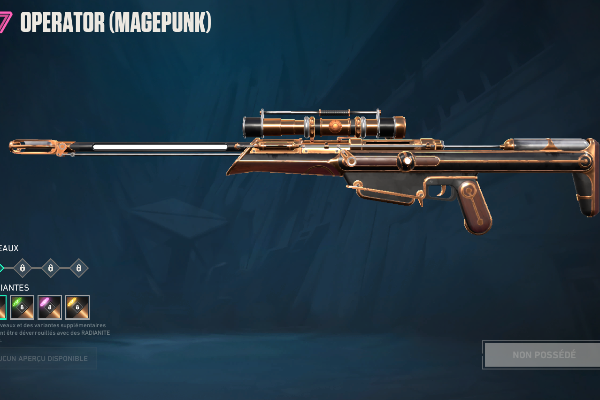Select the active teal-outlined variant thumbnail
600x400 pixels.
point(3,308)
